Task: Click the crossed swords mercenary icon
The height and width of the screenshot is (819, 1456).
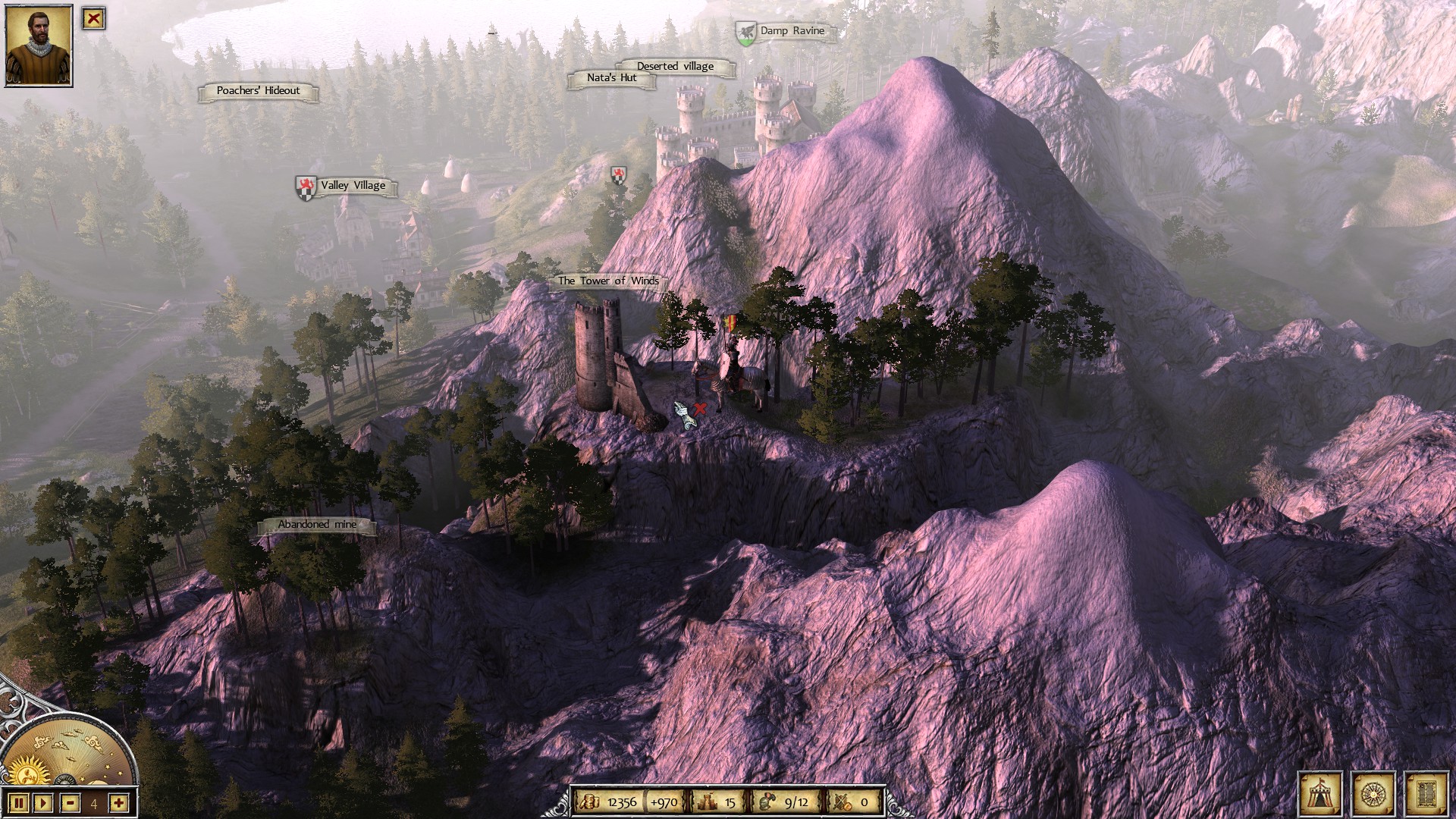Action: pos(840,799)
